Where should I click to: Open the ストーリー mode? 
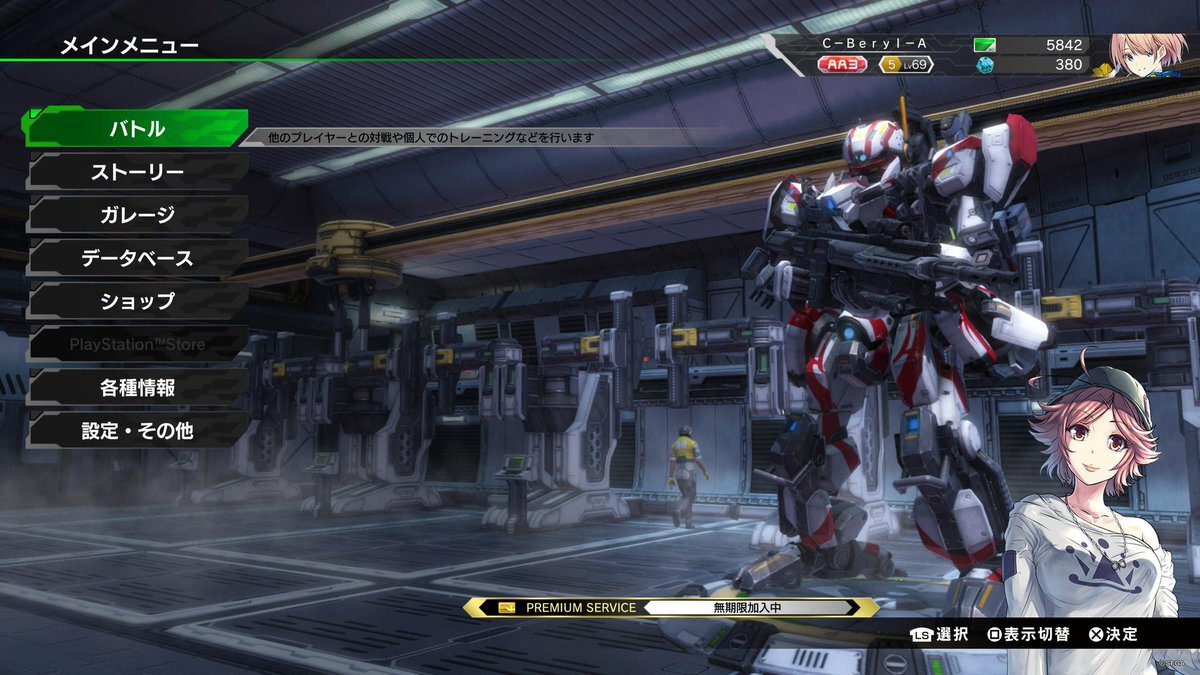click(x=137, y=172)
